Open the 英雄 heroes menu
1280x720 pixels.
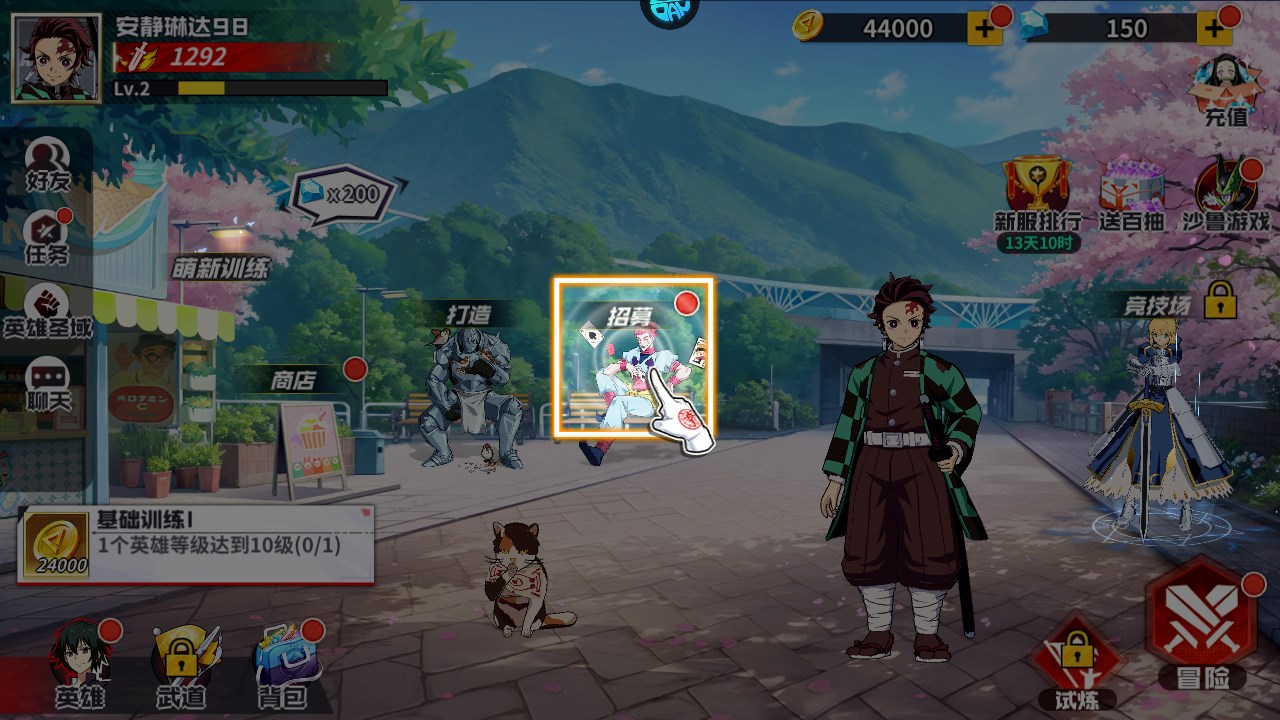click(x=80, y=665)
